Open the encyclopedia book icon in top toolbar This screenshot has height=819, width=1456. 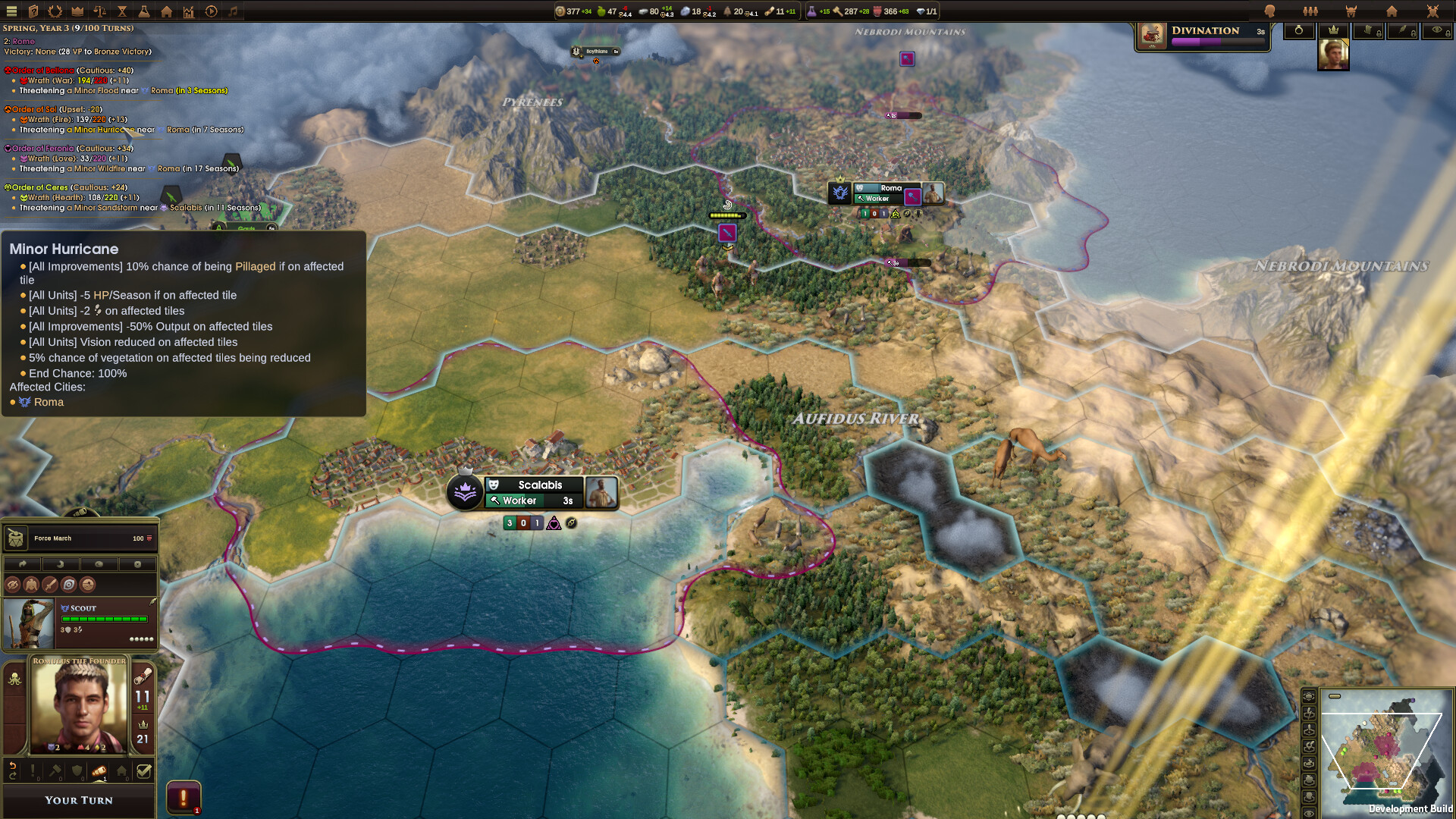(33, 11)
